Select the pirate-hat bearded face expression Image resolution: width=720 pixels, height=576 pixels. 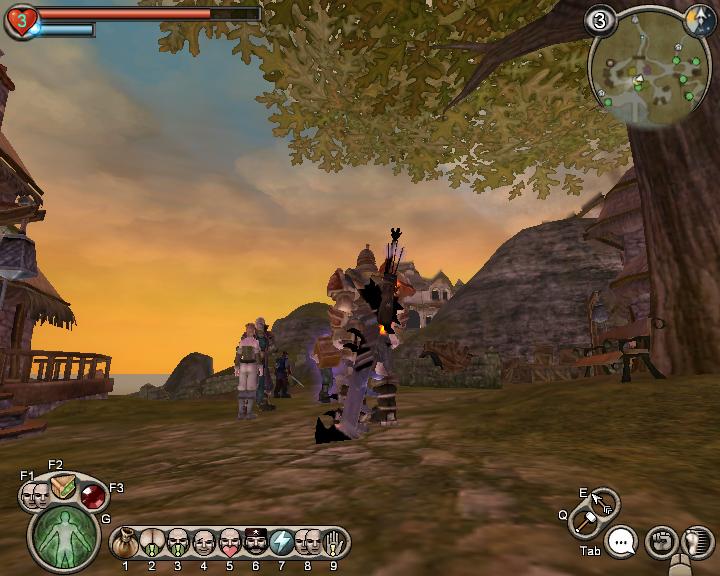(x=256, y=544)
